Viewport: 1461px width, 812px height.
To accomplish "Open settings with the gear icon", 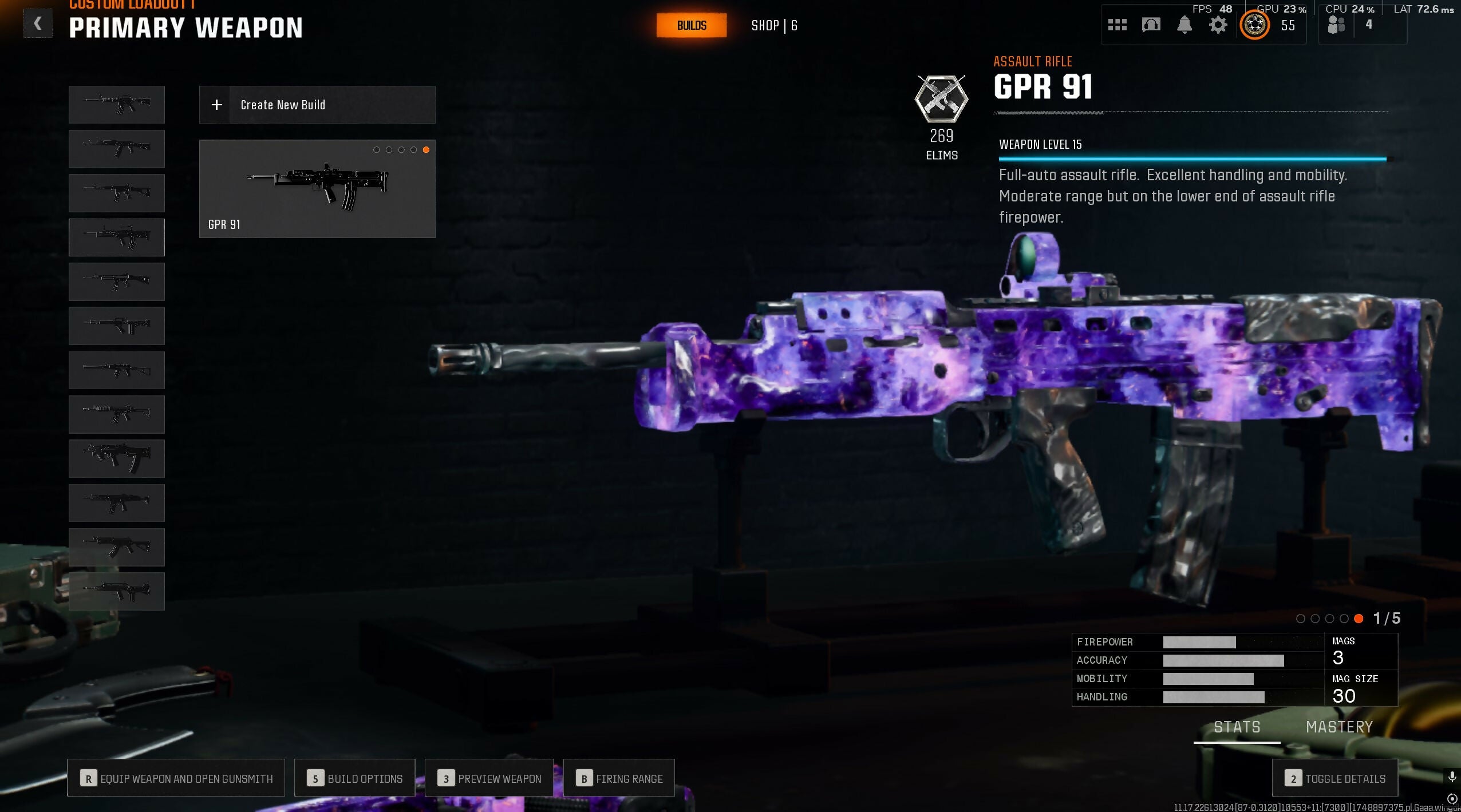I will coord(1218,25).
